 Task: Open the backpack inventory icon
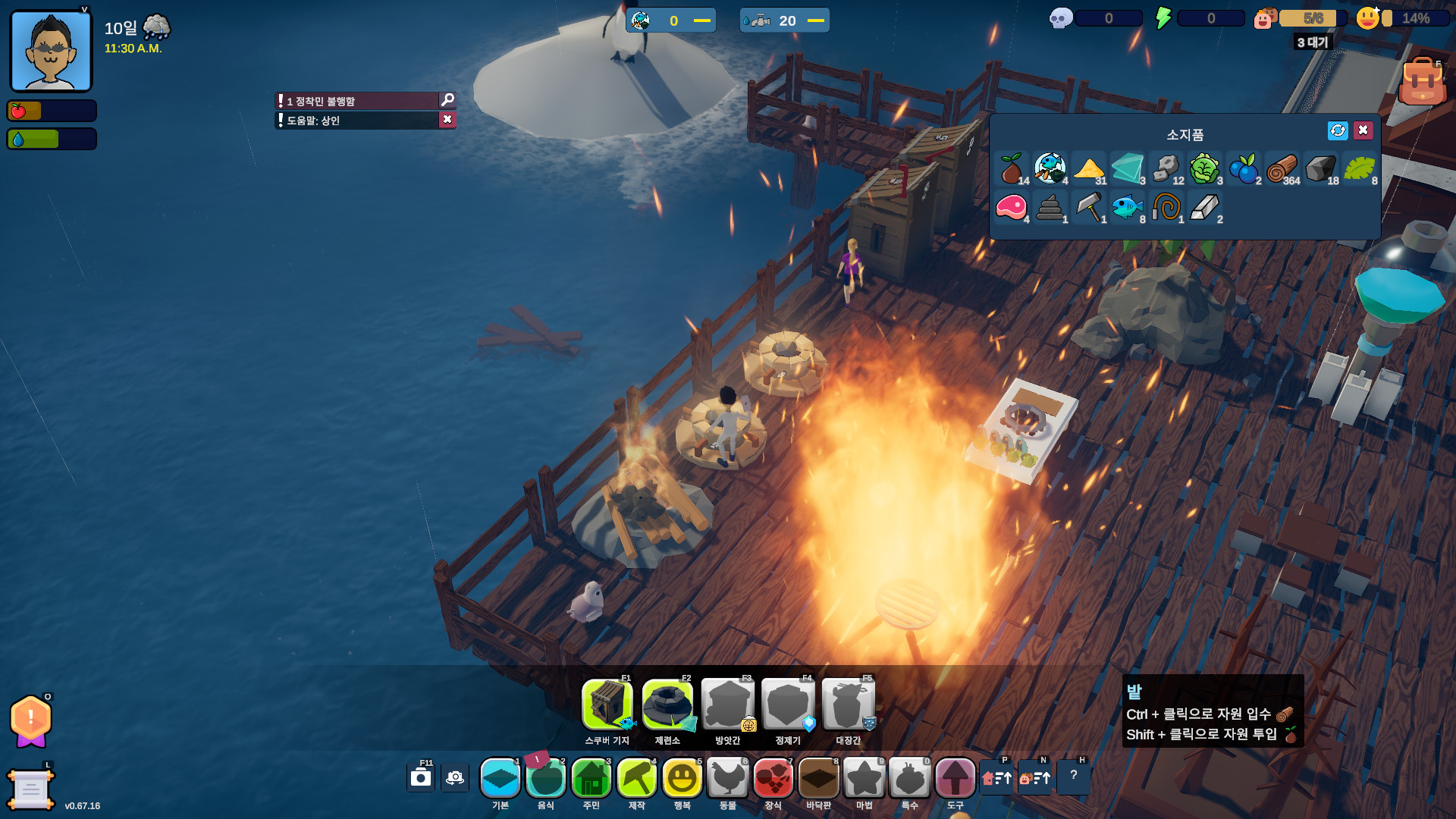point(1422,82)
